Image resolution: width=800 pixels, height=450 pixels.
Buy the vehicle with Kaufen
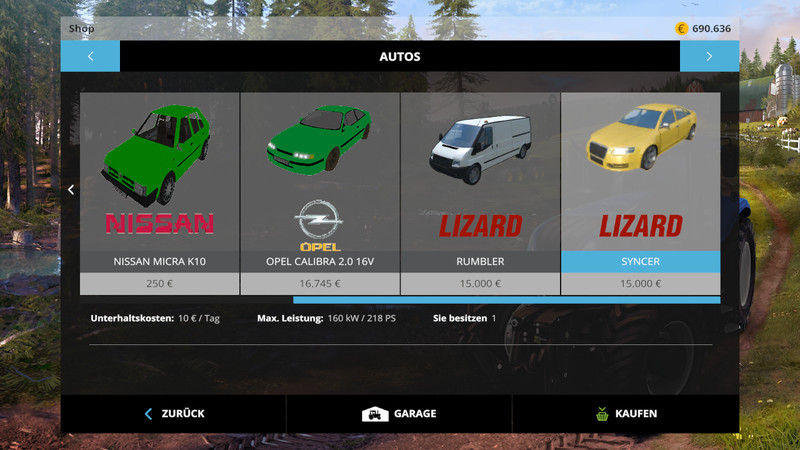(x=625, y=413)
